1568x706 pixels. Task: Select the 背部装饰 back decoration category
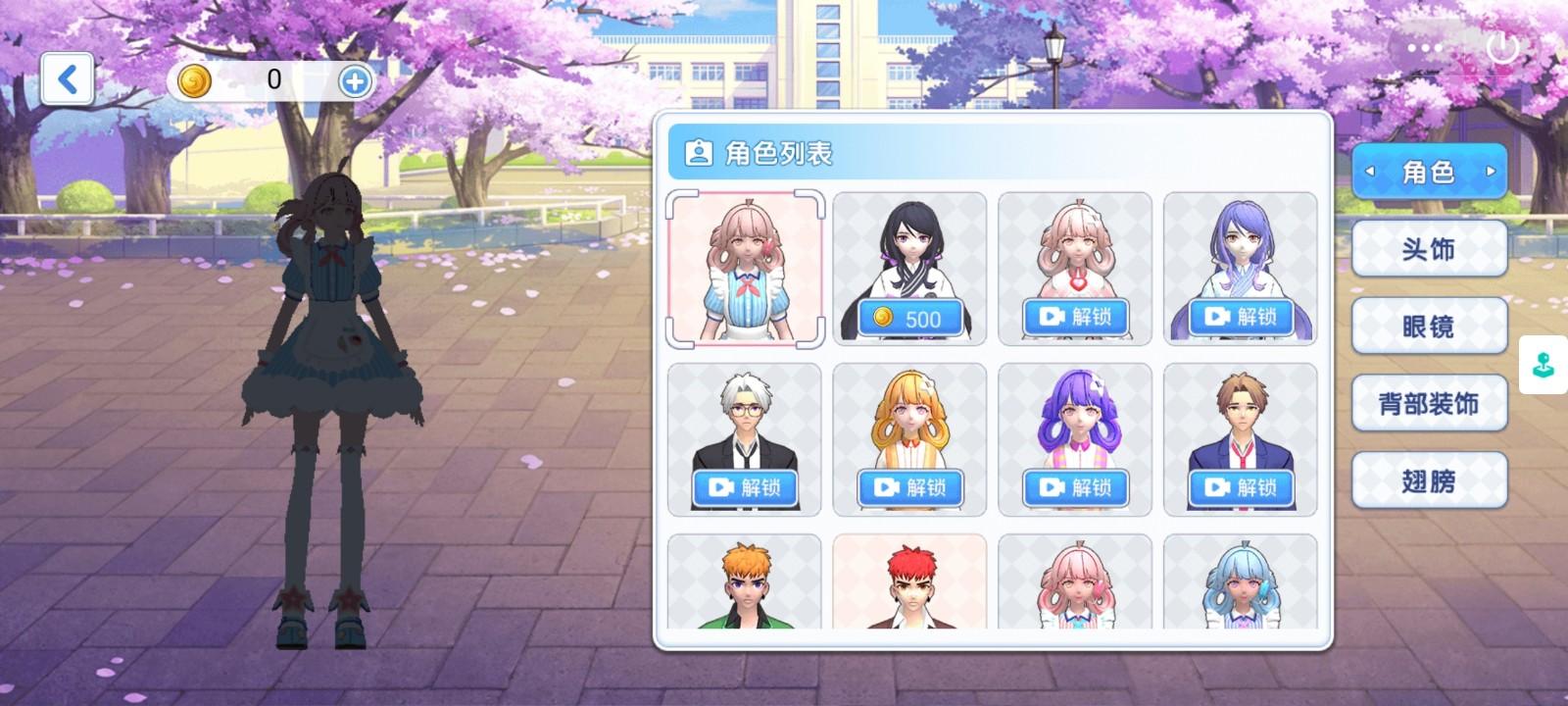[1429, 404]
